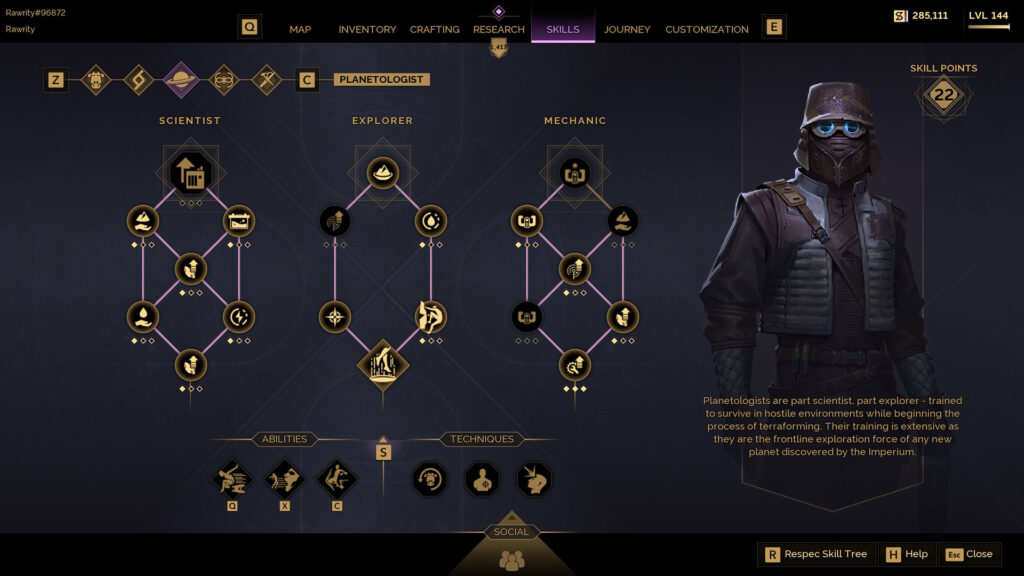Select the top Scientist skill node
1024x576 pixels.
[x=191, y=173]
